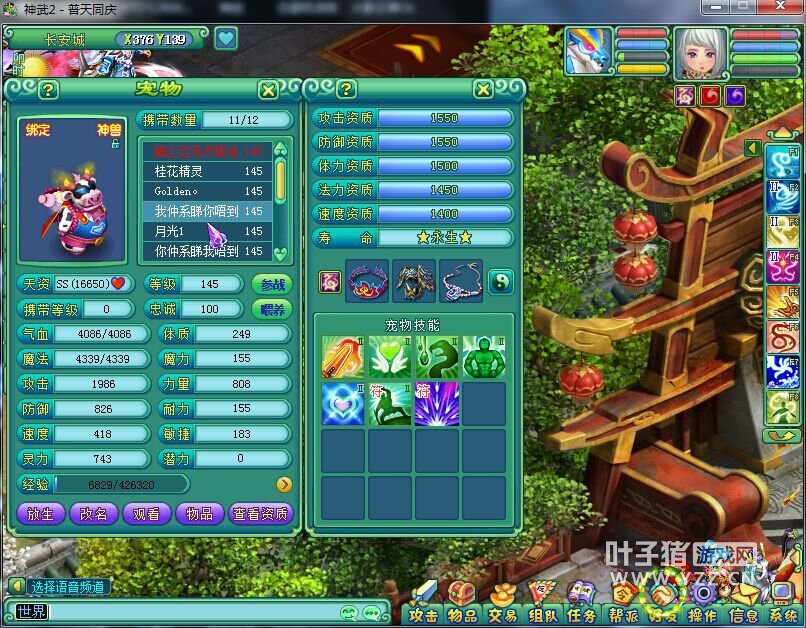Open the pet 物品 items button
This screenshot has height=628, width=806.
pos(200,514)
